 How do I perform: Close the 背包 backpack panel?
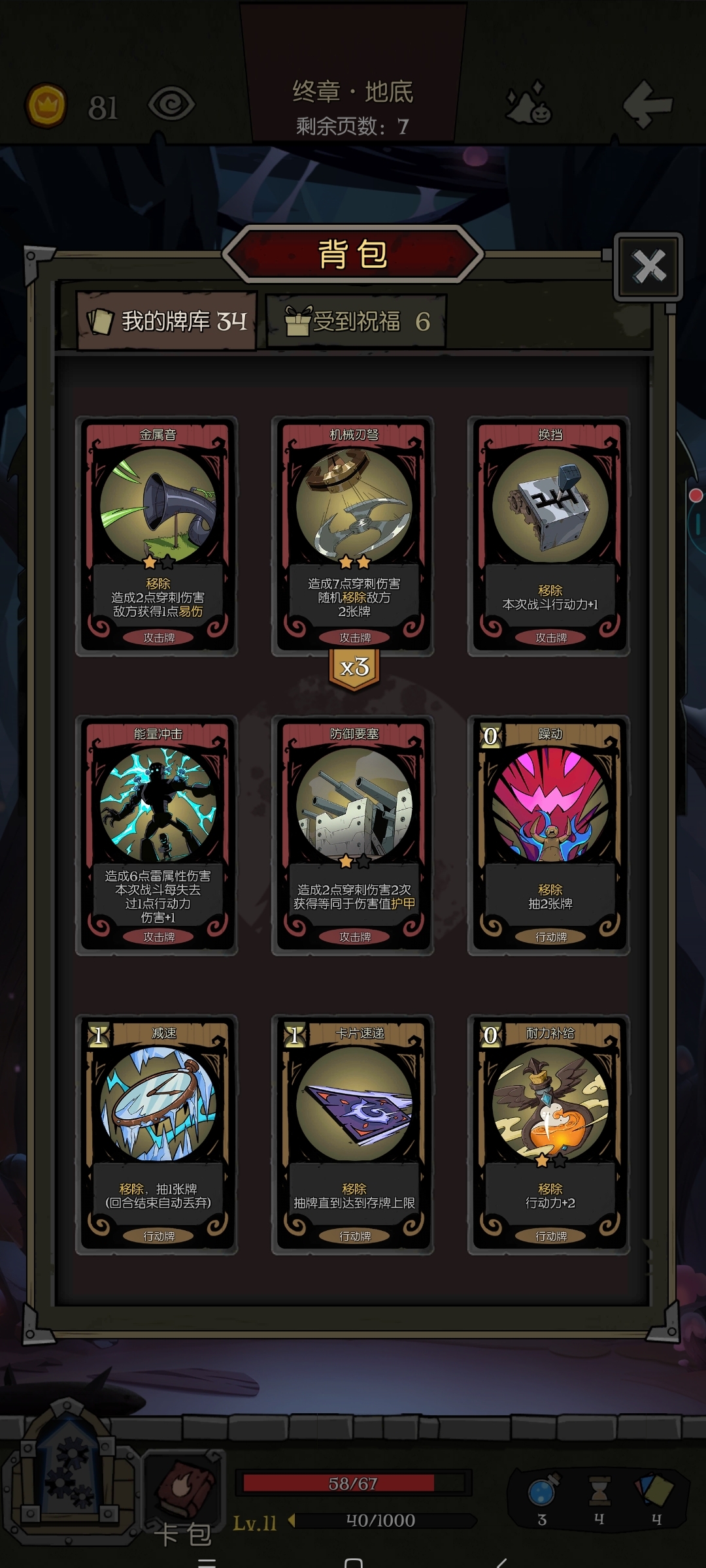[648, 267]
